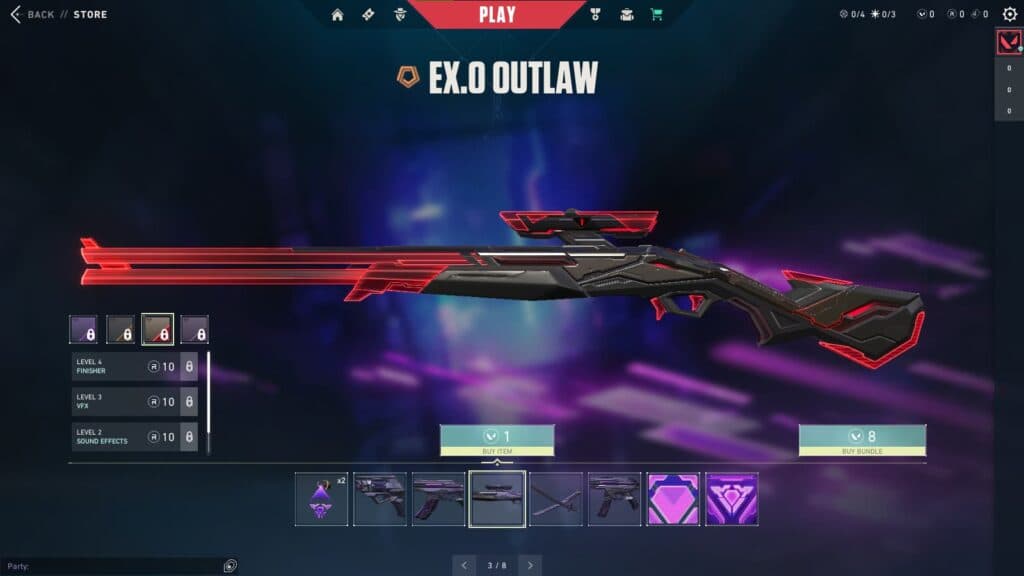The height and width of the screenshot is (576, 1024).
Task: Open the store cart icon
Action: pyautogui.click(x=657, y=15)
